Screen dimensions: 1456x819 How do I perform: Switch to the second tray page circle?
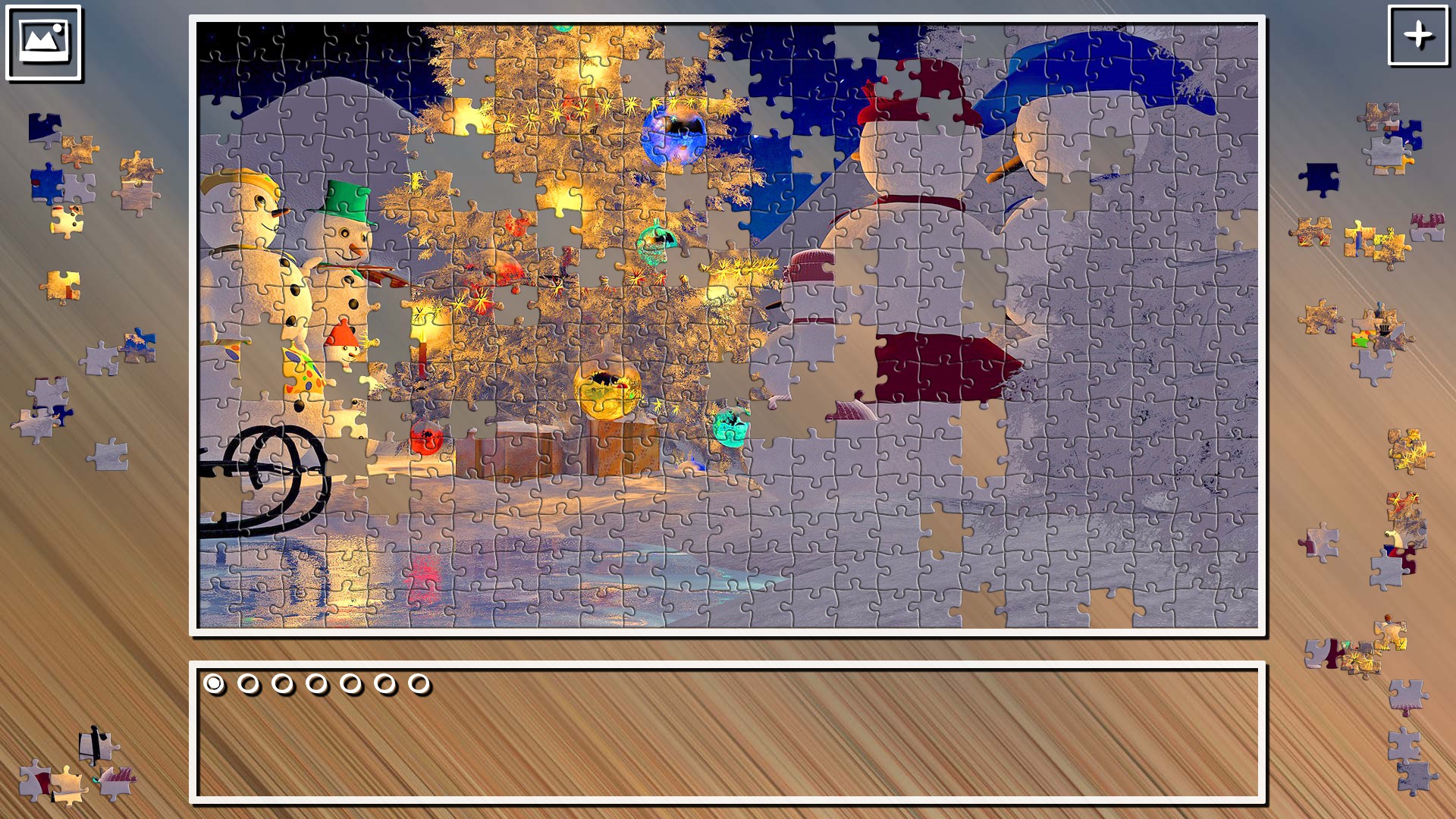point(247,685)
